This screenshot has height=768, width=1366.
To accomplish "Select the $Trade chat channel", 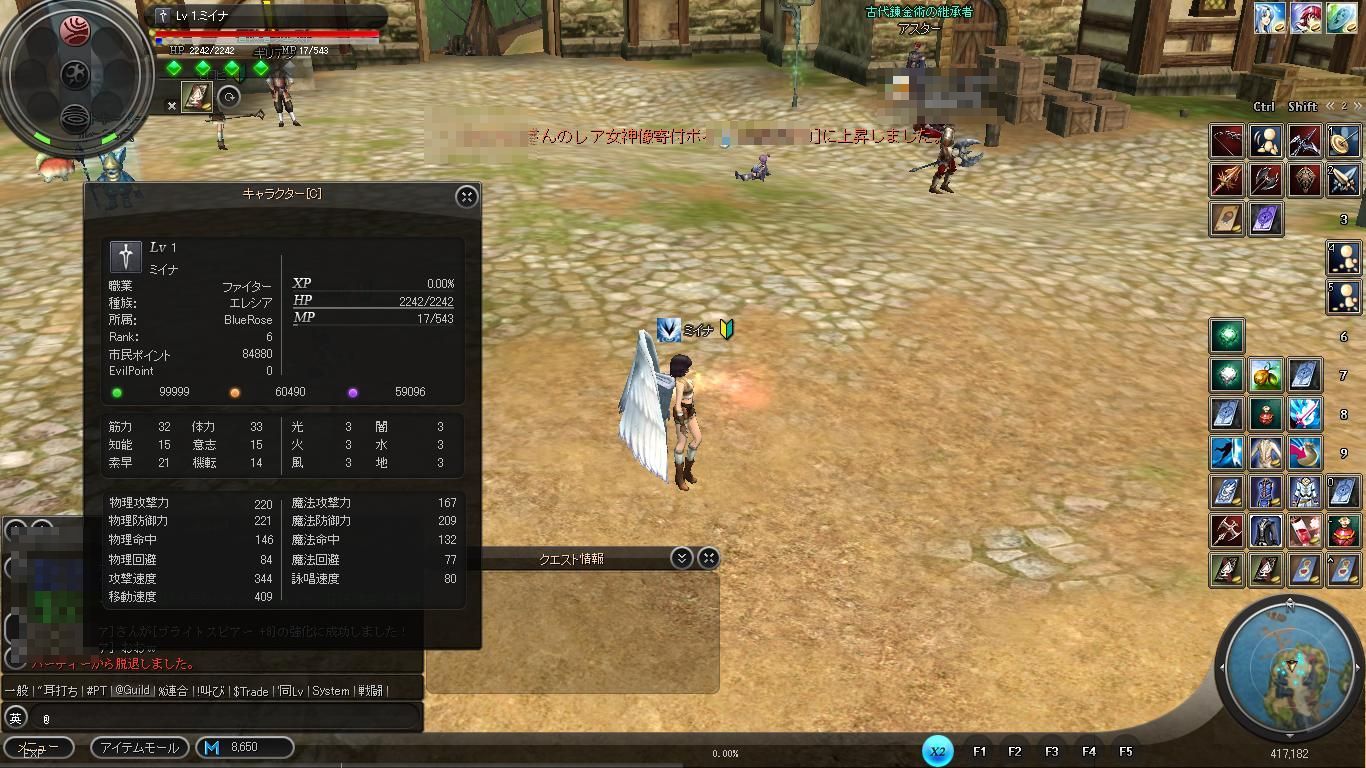I will pos(250,690).
